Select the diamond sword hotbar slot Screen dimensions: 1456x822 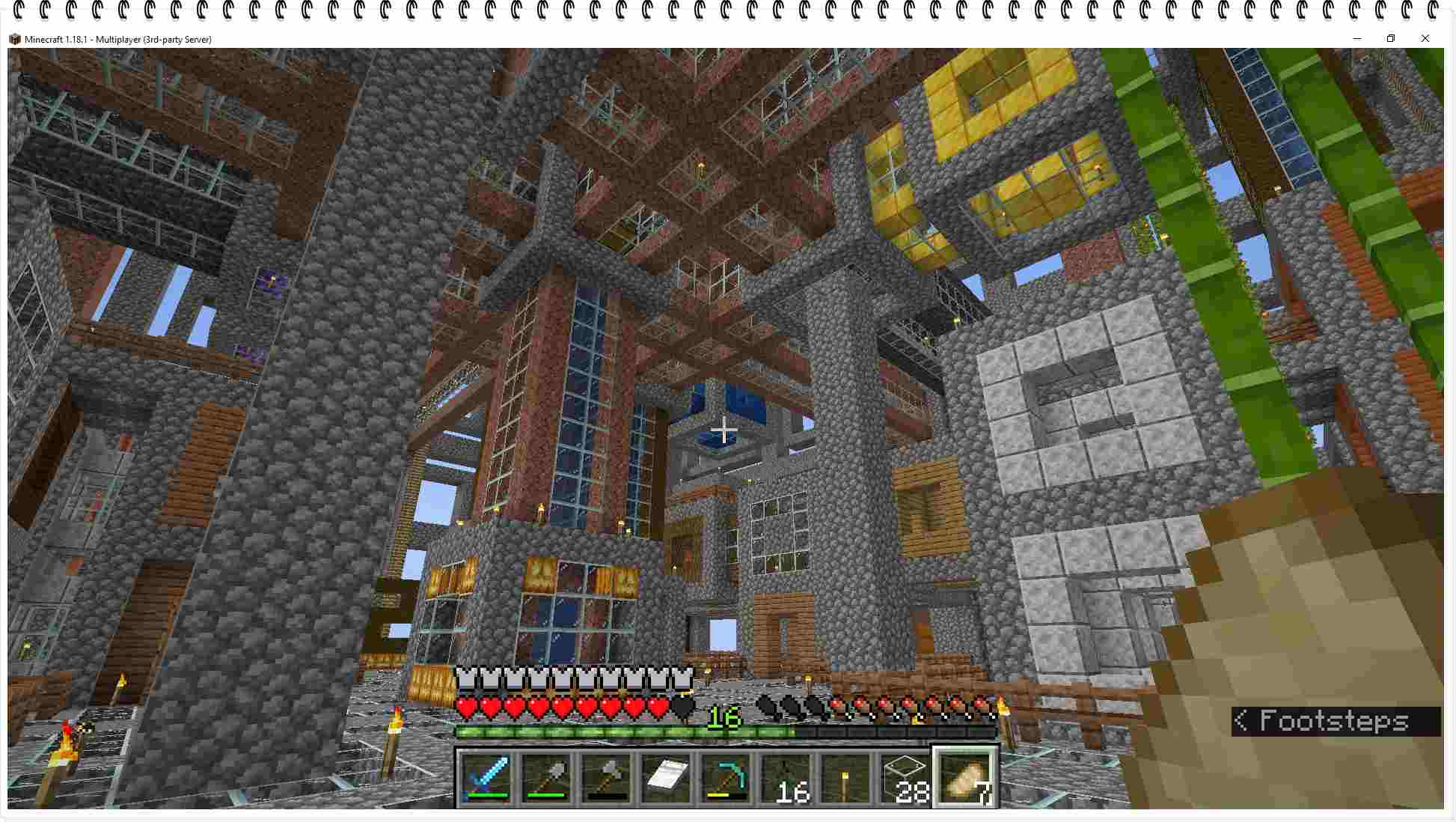pyautogui.click(x=486, y=778)
